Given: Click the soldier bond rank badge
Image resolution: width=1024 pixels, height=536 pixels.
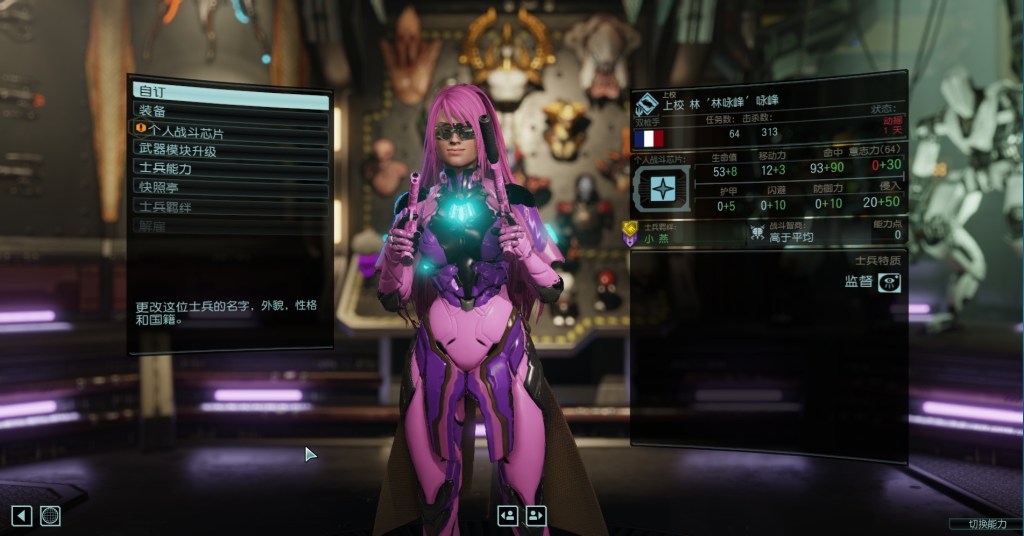Looking at the screenshot, I should coord(629,234).
